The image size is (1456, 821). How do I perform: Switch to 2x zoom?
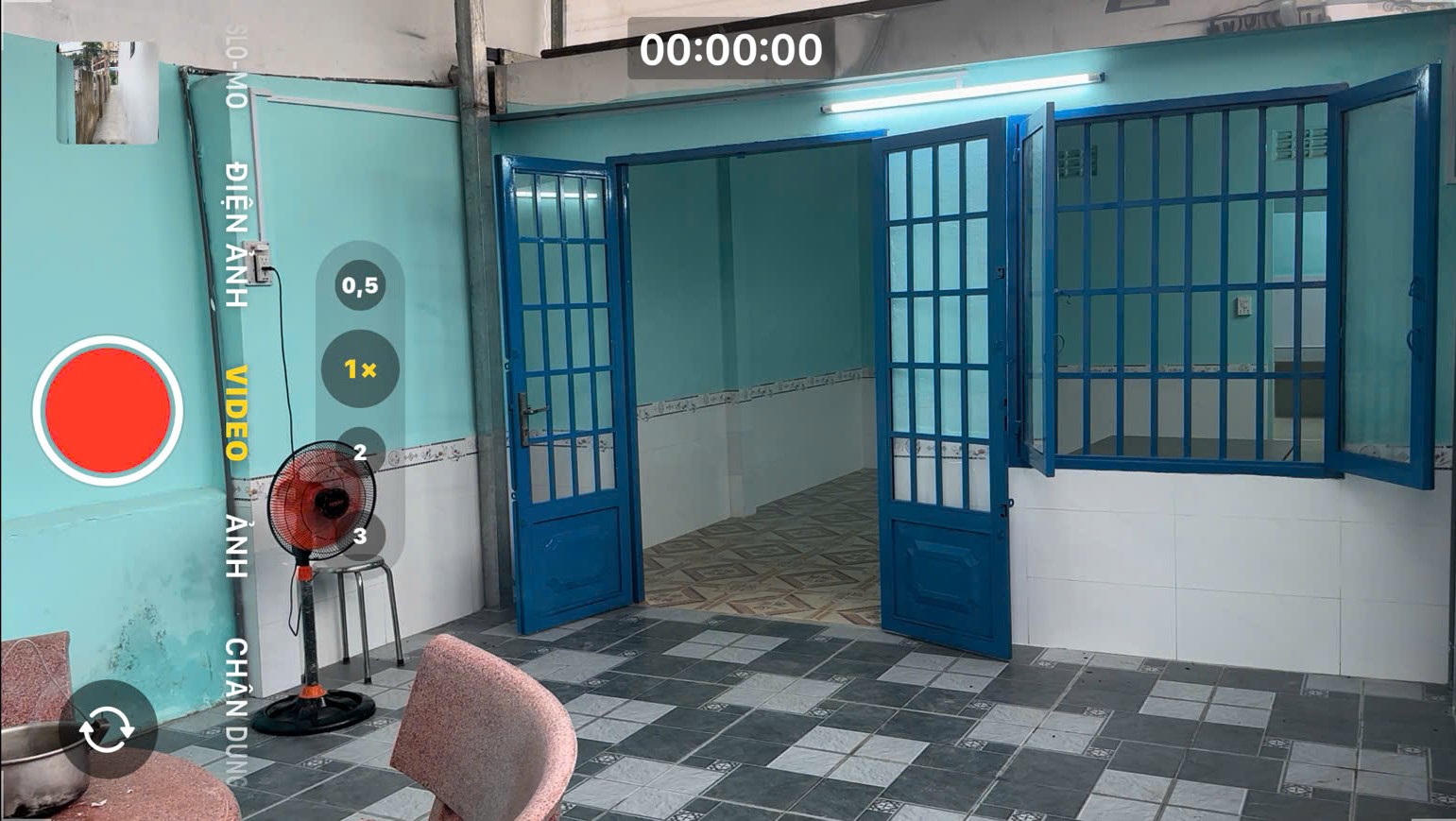pos(358,452)
